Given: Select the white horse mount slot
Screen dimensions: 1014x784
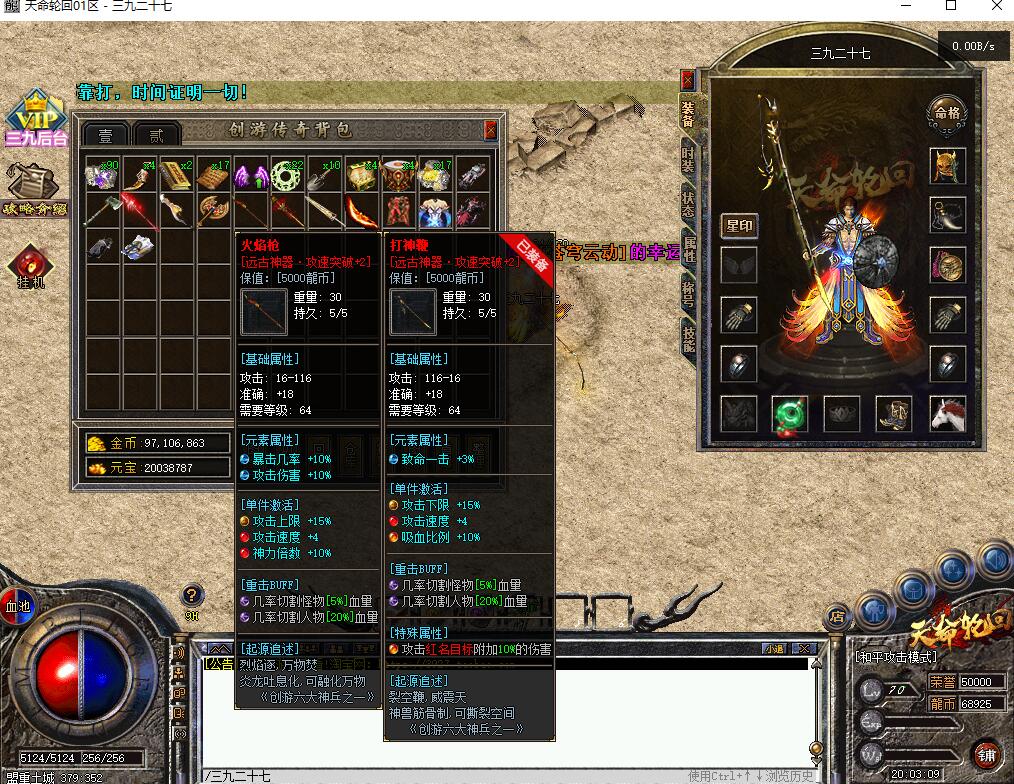Looking at the screenshot, I should (x=947, y=414).
